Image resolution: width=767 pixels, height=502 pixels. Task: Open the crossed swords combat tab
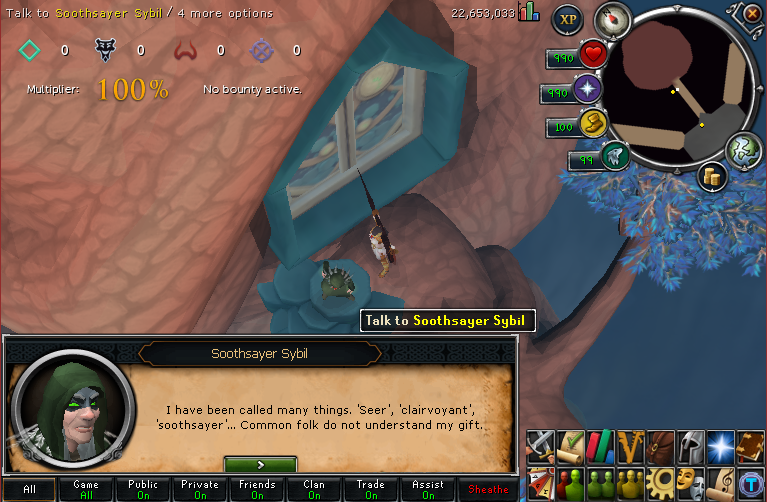click(x=541, y=444)
